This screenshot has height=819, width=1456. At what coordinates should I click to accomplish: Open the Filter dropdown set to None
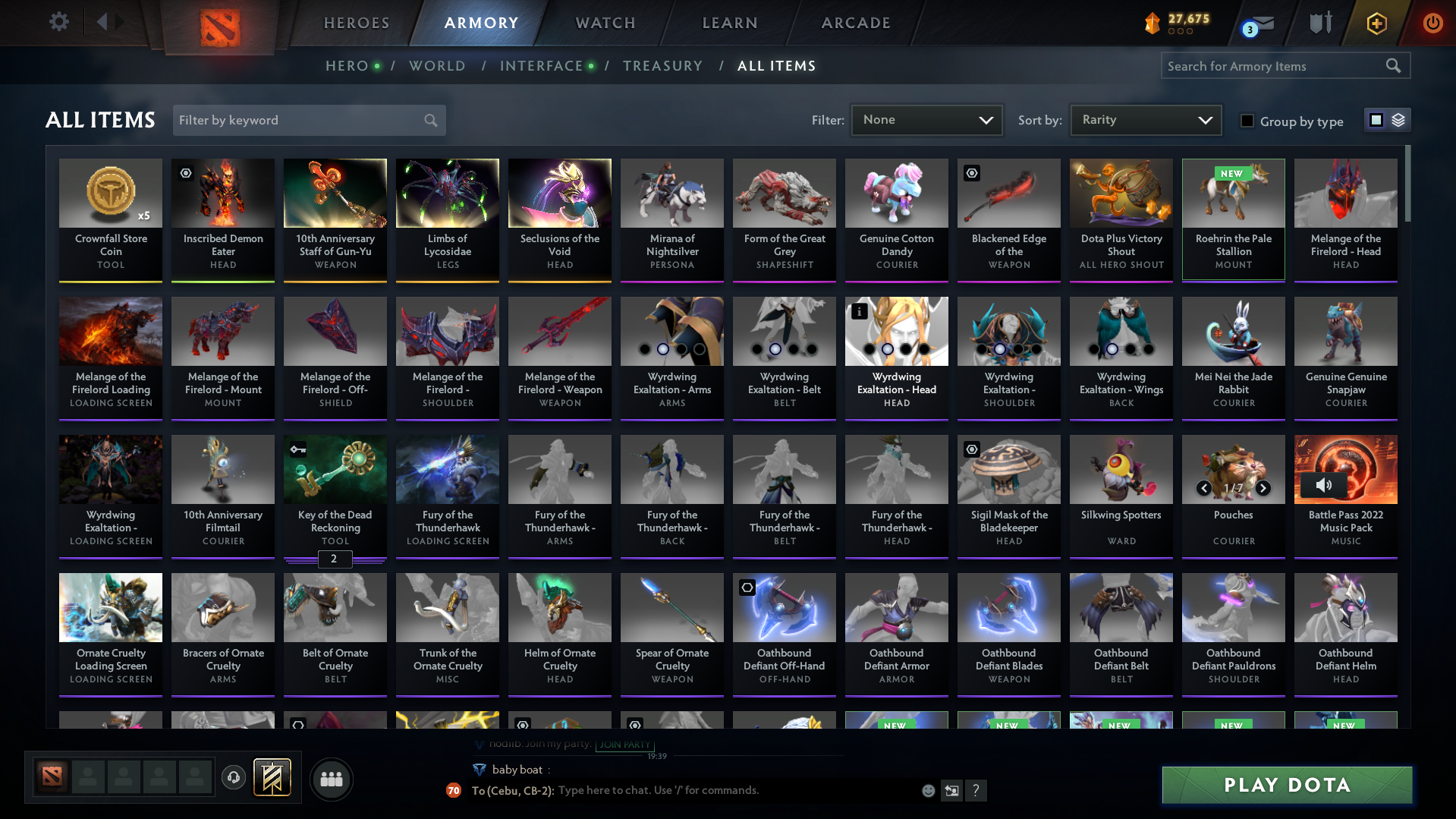click(x=926, y=119)
